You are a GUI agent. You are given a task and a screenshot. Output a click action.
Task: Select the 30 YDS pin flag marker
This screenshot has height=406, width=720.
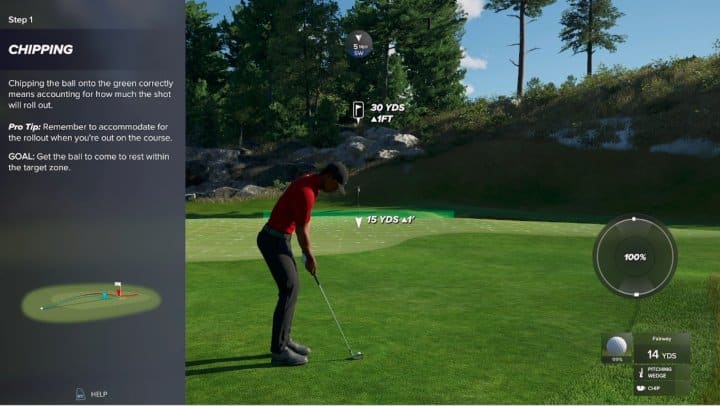tap(359, 110)
